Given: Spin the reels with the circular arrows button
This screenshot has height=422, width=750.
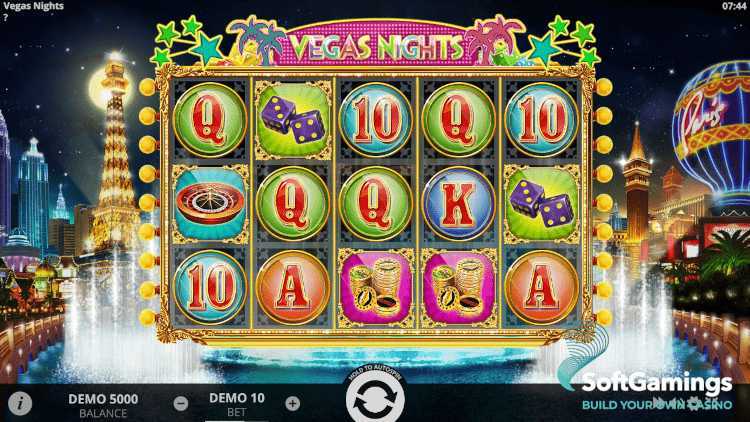Looking at the screenshot, I should 374,403.
